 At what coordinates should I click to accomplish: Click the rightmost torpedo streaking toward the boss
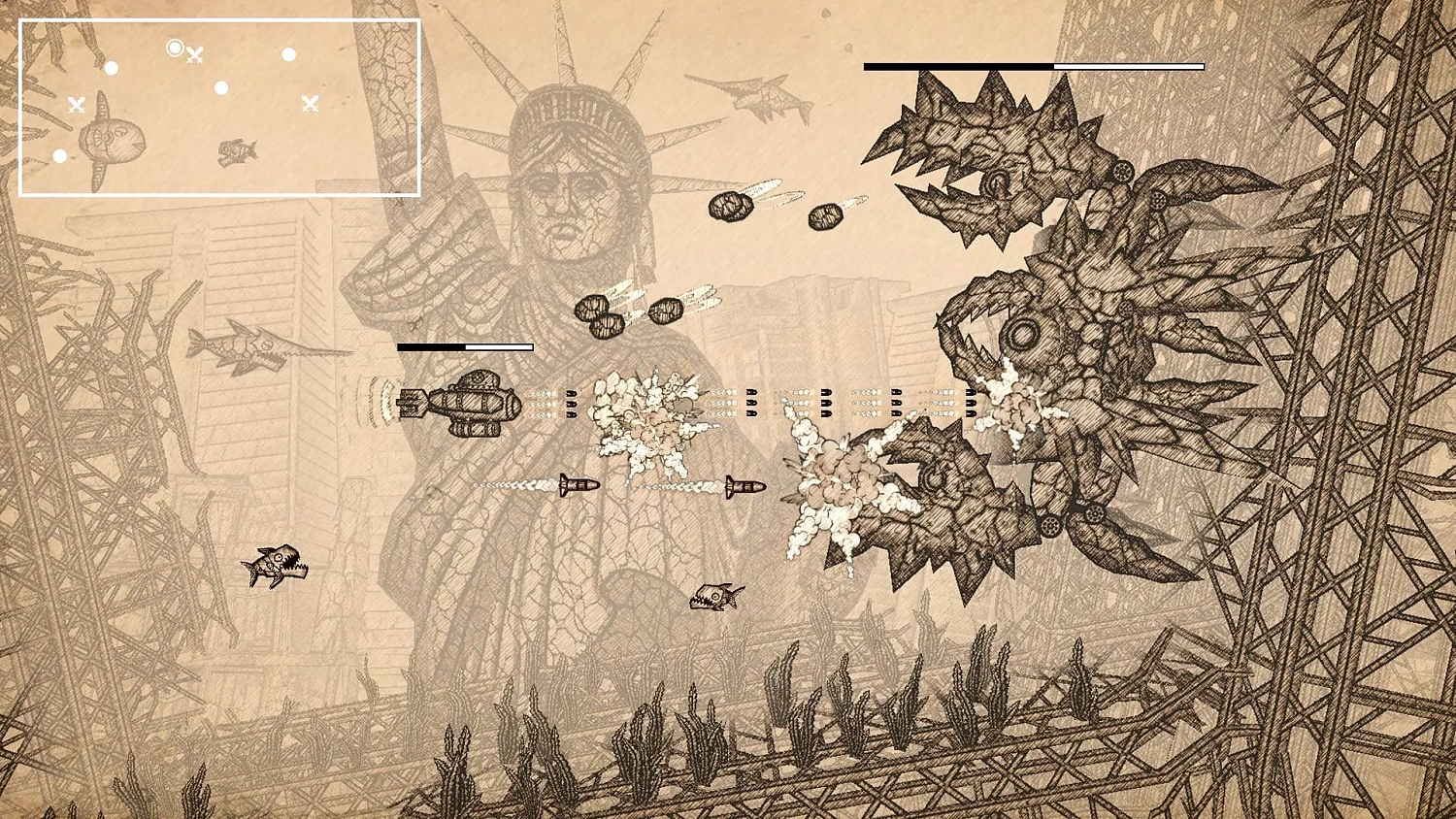tap(743, 486)
